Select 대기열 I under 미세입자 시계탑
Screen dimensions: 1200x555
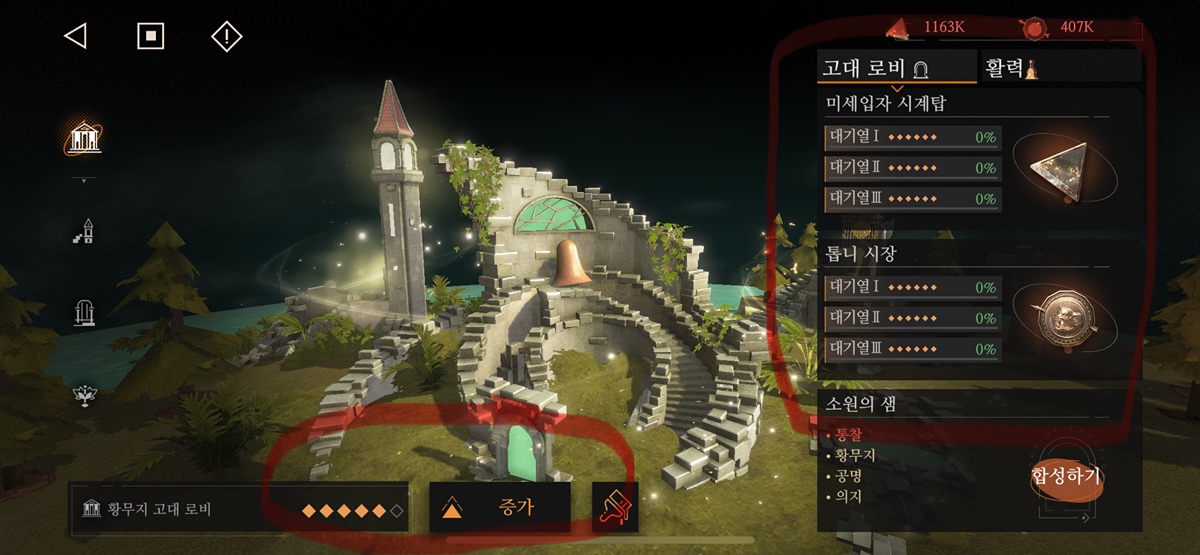click(912, 138)
